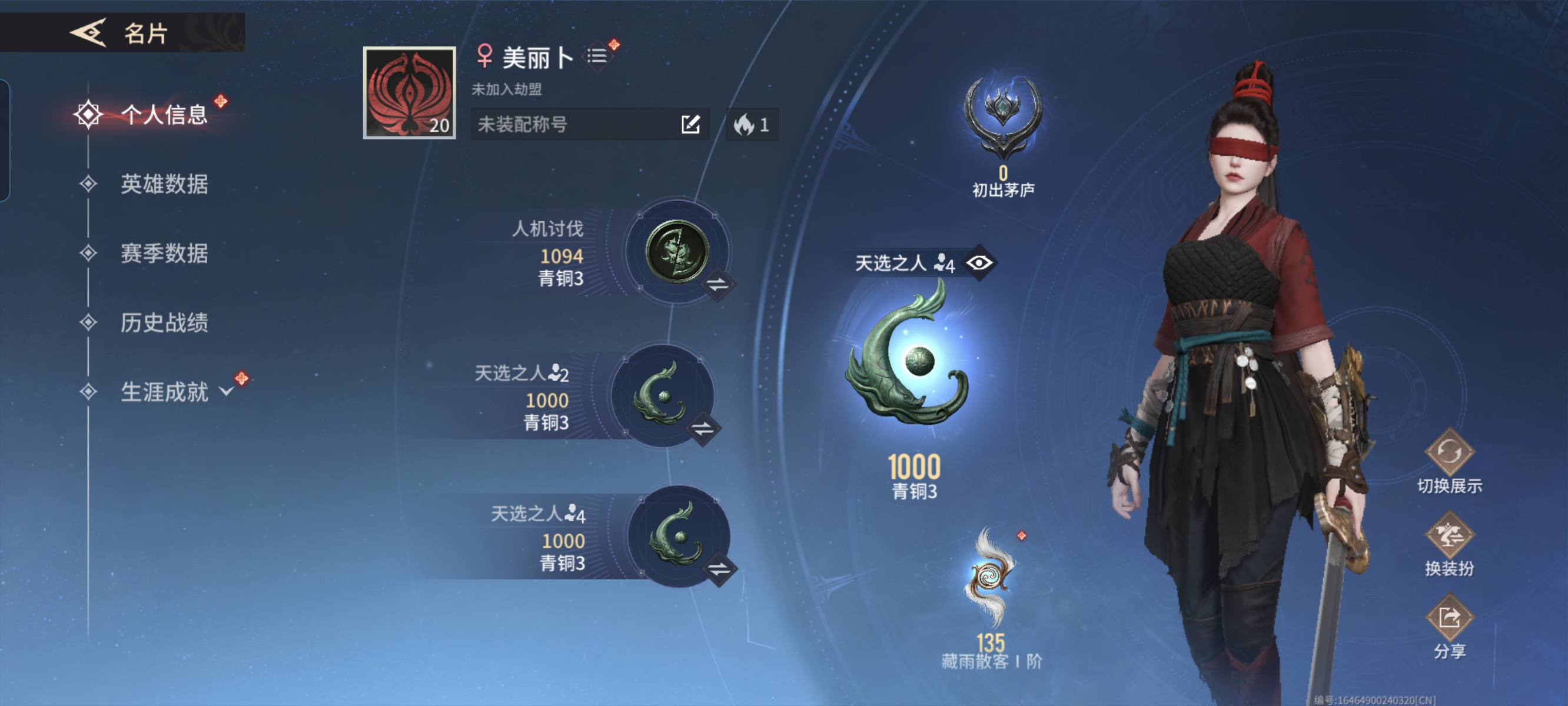Image resolution: width=1568 pixels, height=706 pixels.
Task: Open the 赛季数据 tab
Action: click(x=163, y=253)
